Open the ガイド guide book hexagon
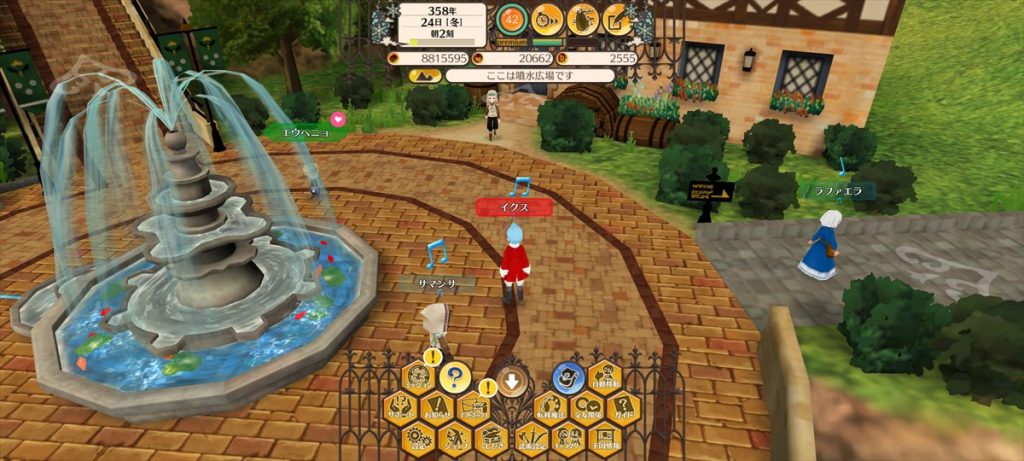 [x=621, y=407]
